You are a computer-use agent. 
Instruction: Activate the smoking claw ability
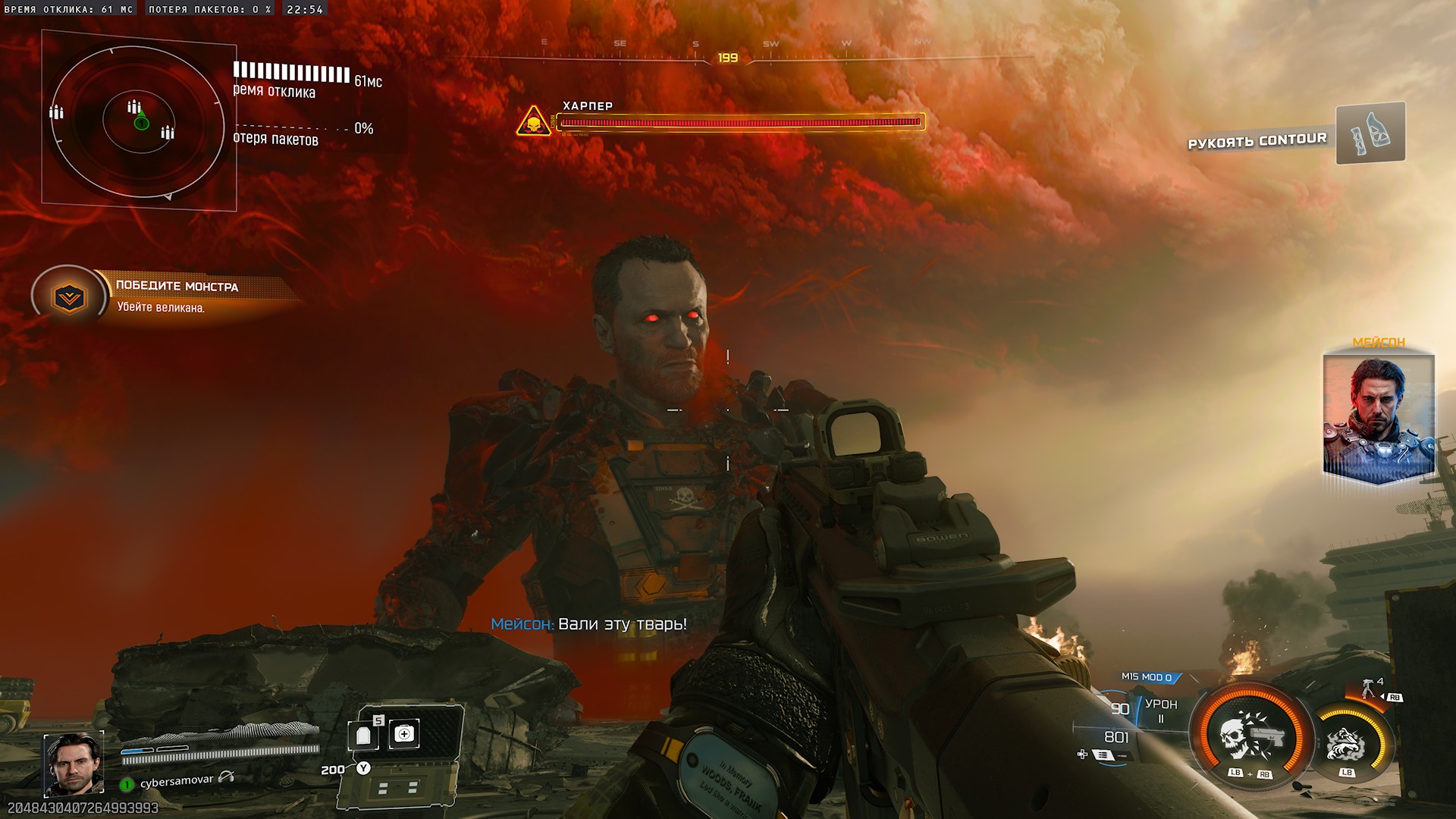(x=1346, y=745)
